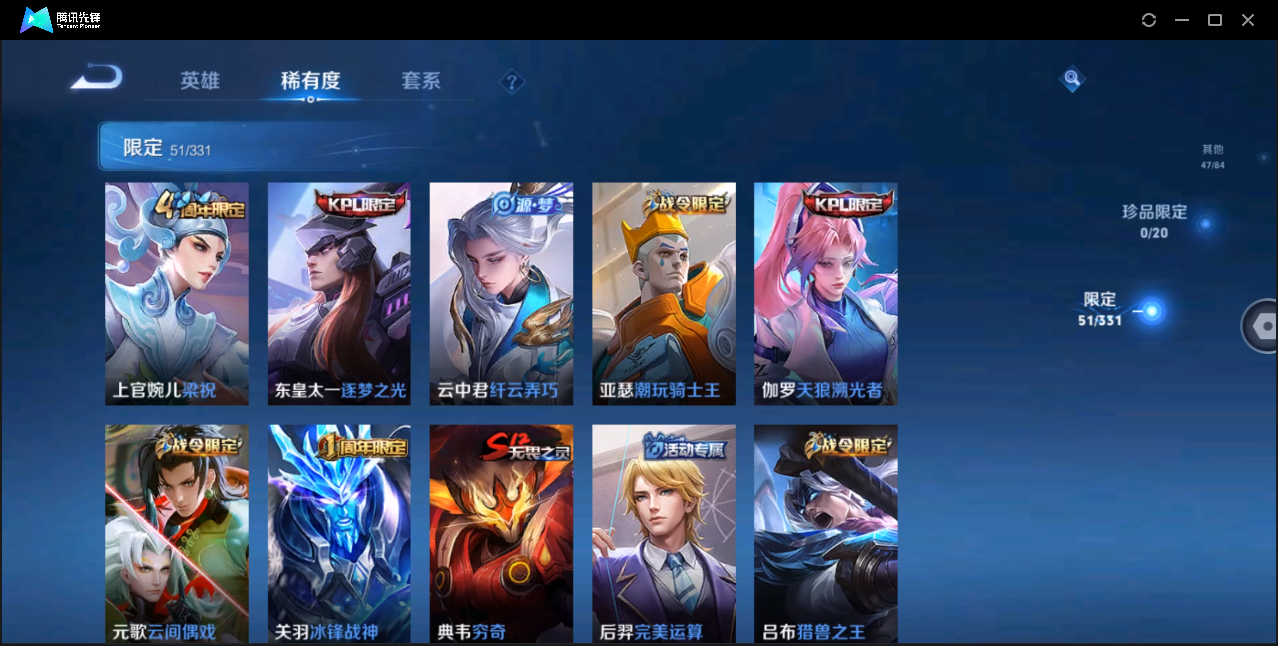View 吕布 猎兽之王 skin card
The height and width of the screenshot is (646, 1278).
[825, 532]
